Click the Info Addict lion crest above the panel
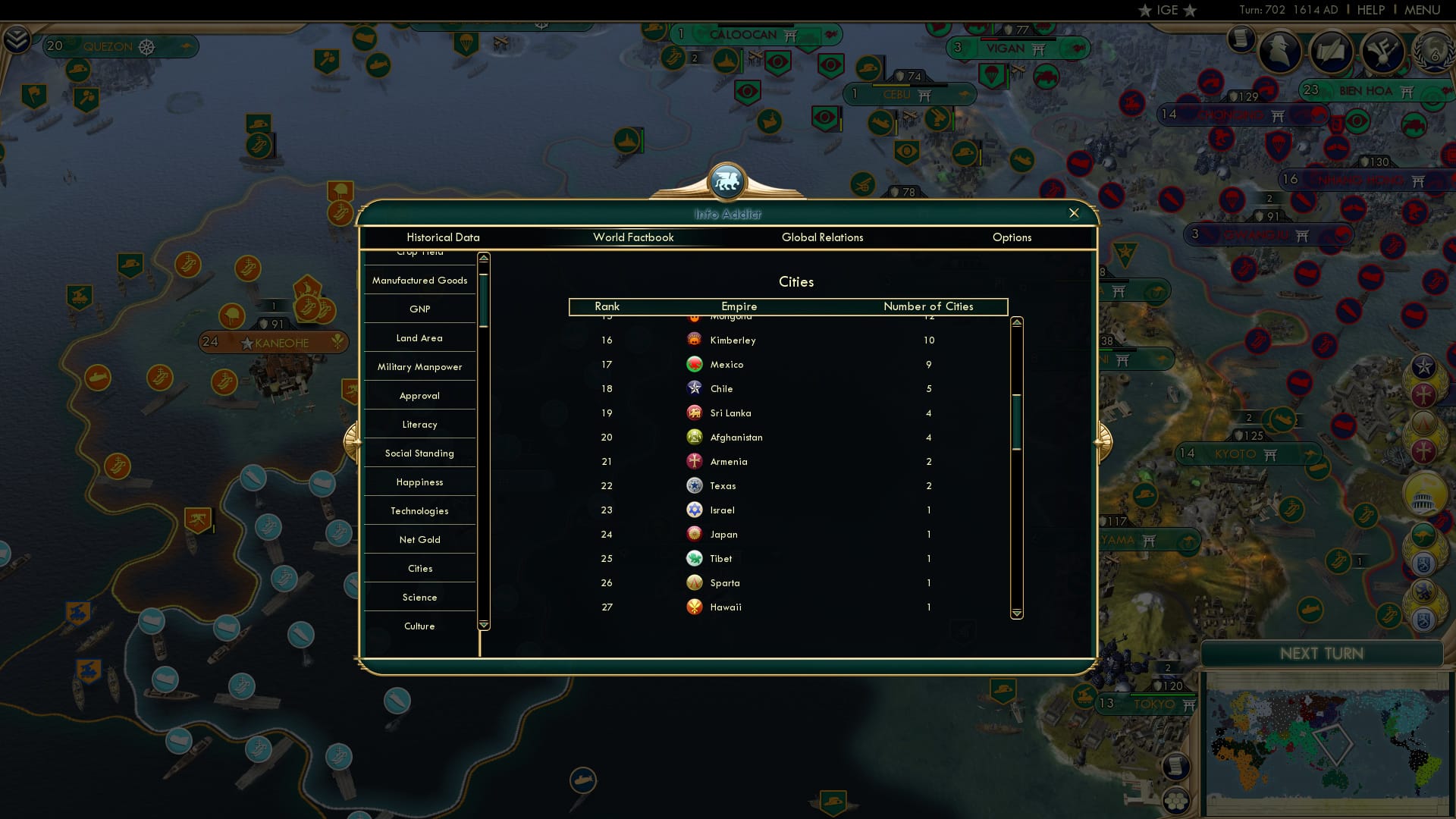 (728, 182)
